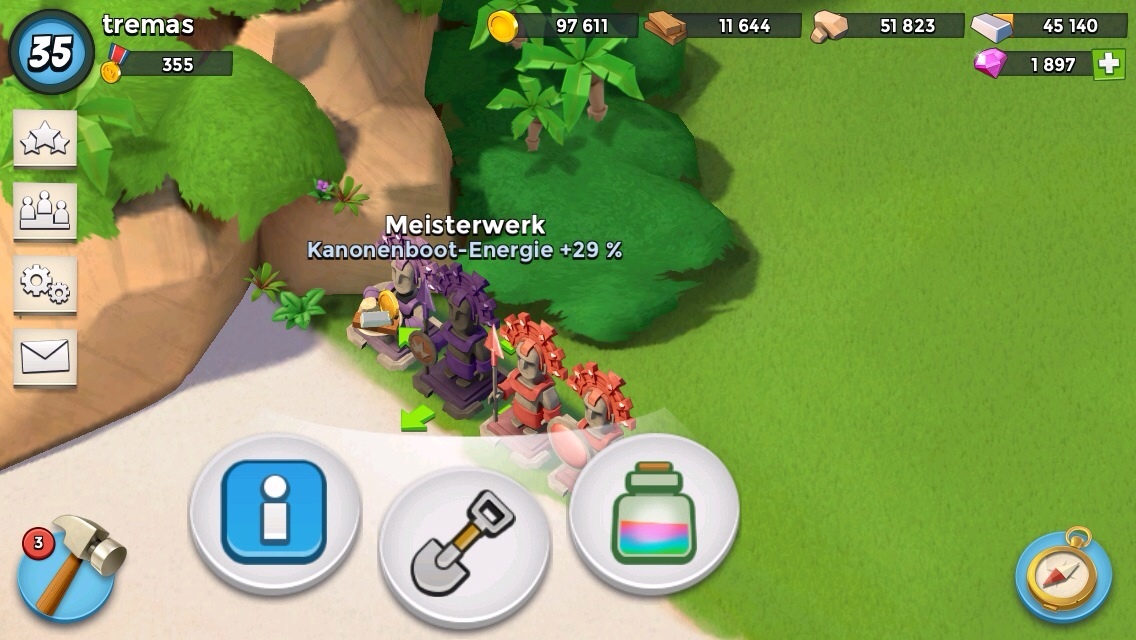
Task: Tap the level 35 experience badge
Action: (51, 53)
